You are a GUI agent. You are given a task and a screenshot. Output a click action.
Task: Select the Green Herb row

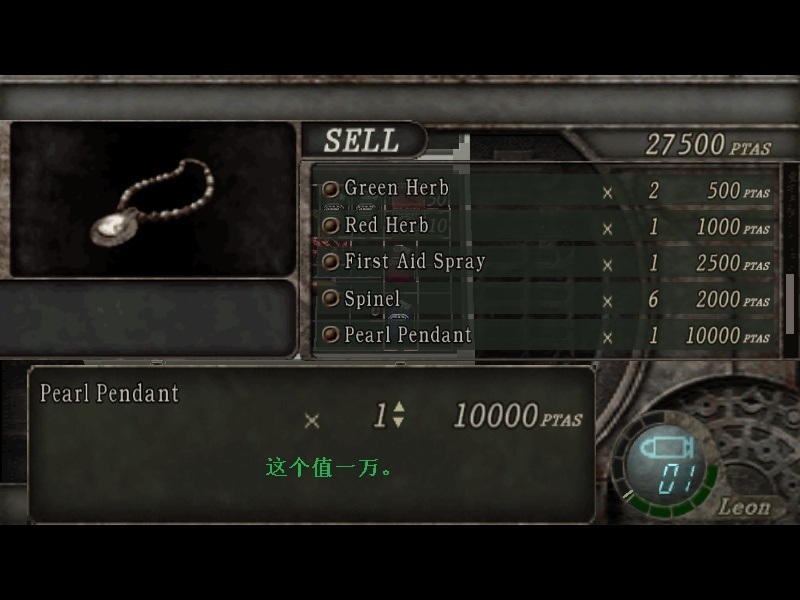pos(397,188)
